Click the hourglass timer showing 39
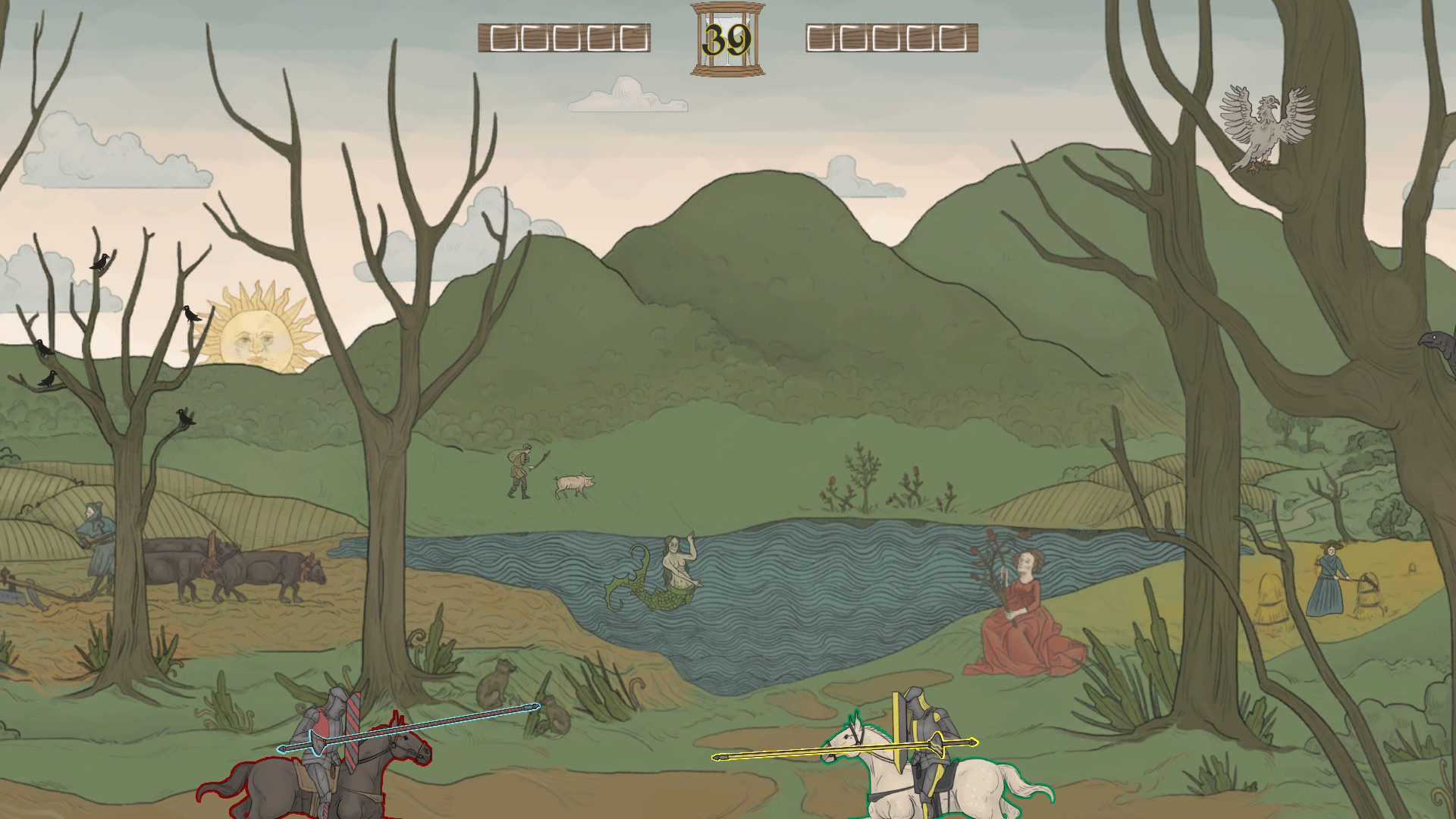Screen dimensions: 1456x819 click(726, 36)
